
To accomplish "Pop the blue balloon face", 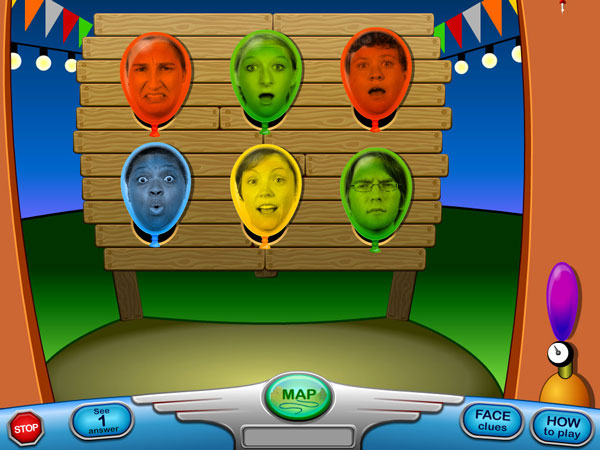I will click(156, 192).
